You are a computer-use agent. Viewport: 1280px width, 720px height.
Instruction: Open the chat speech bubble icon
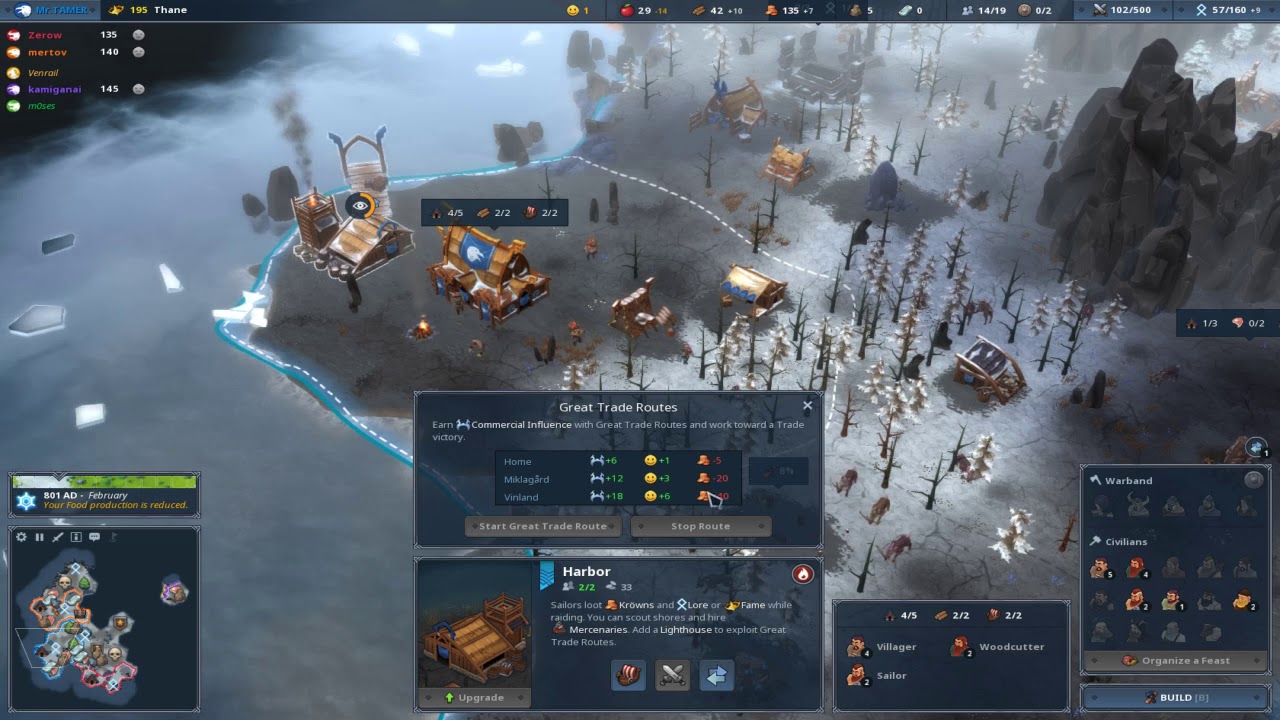[94, 537]
